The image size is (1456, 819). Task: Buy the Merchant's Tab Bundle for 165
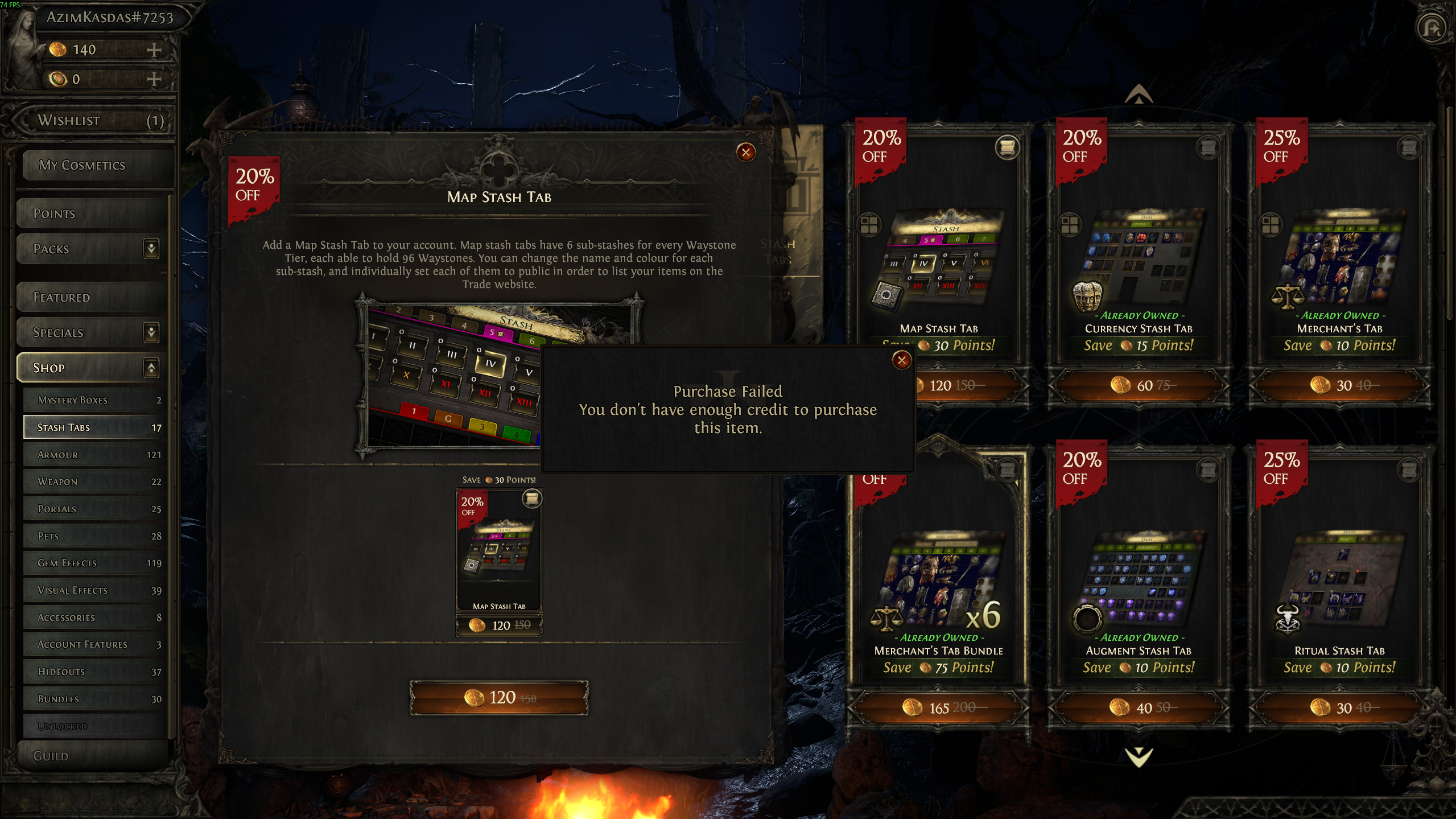pyautogui.click(x=938, y=708)
